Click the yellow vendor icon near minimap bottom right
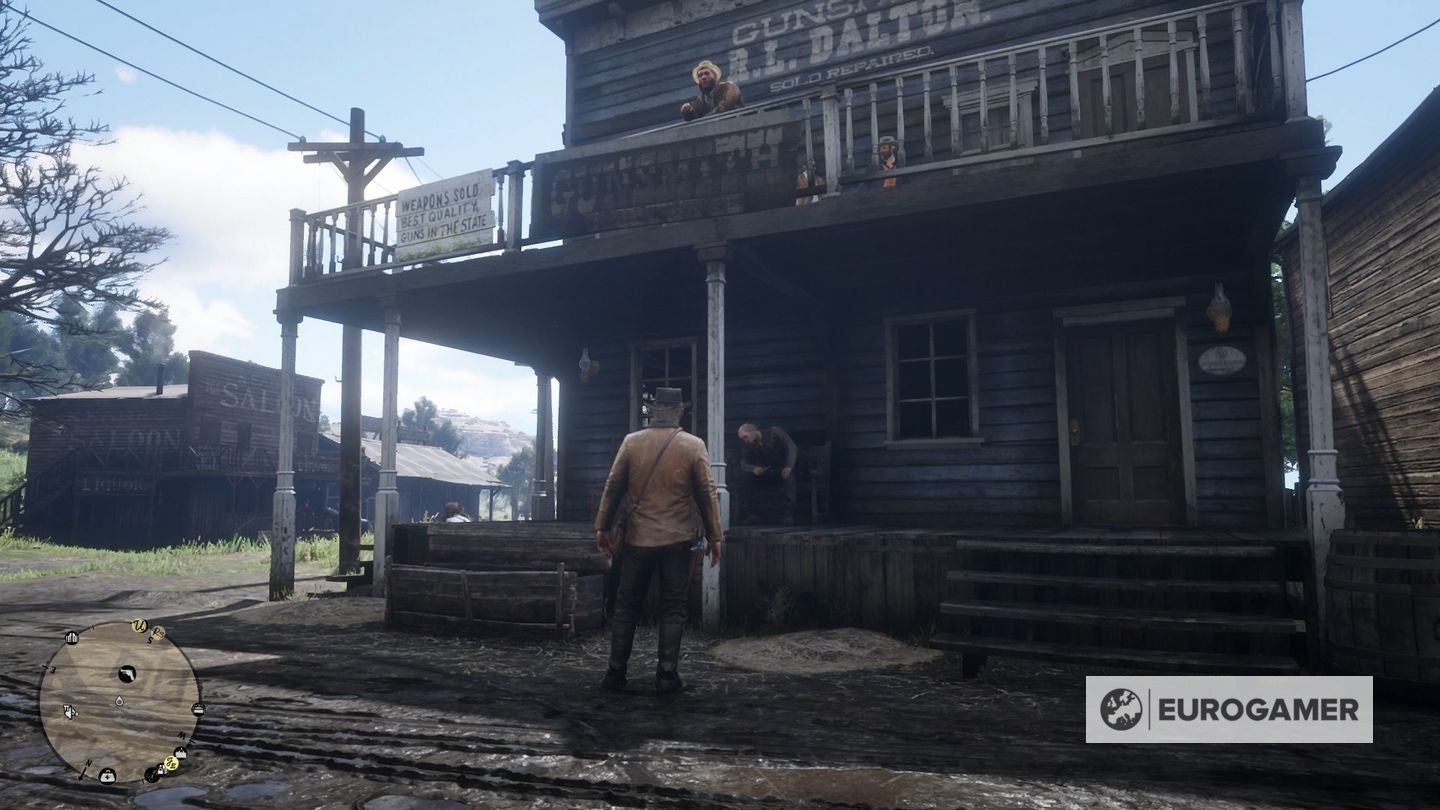 [x=171, y=763]
